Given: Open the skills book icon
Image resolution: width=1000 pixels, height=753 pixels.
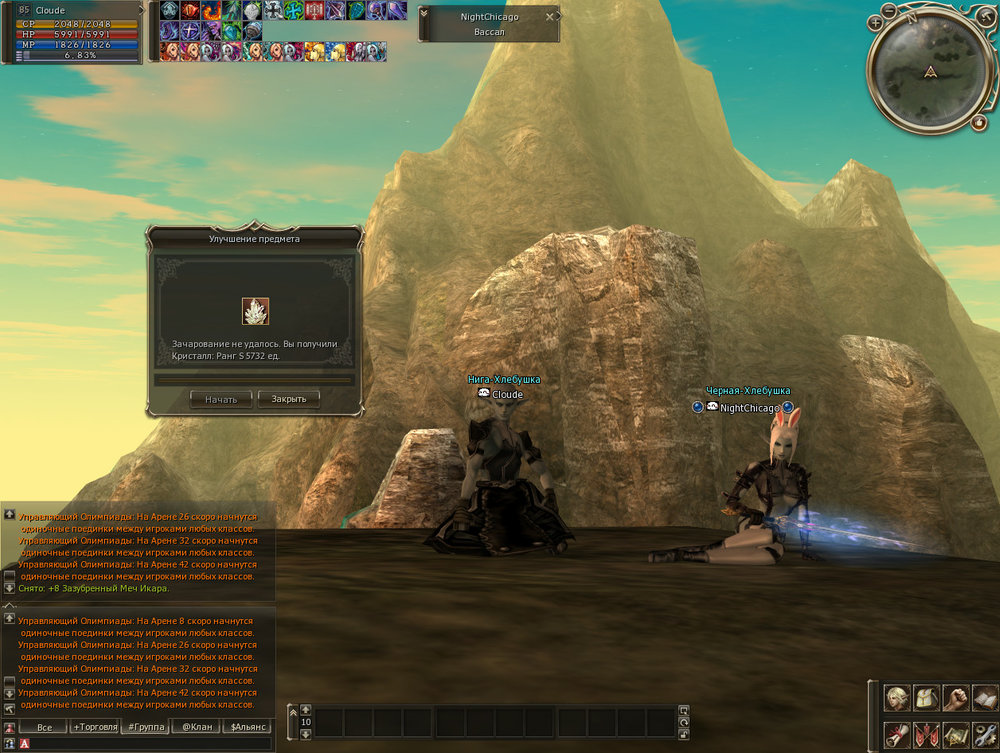Looking at the screenshot, I should coord(985,698).
